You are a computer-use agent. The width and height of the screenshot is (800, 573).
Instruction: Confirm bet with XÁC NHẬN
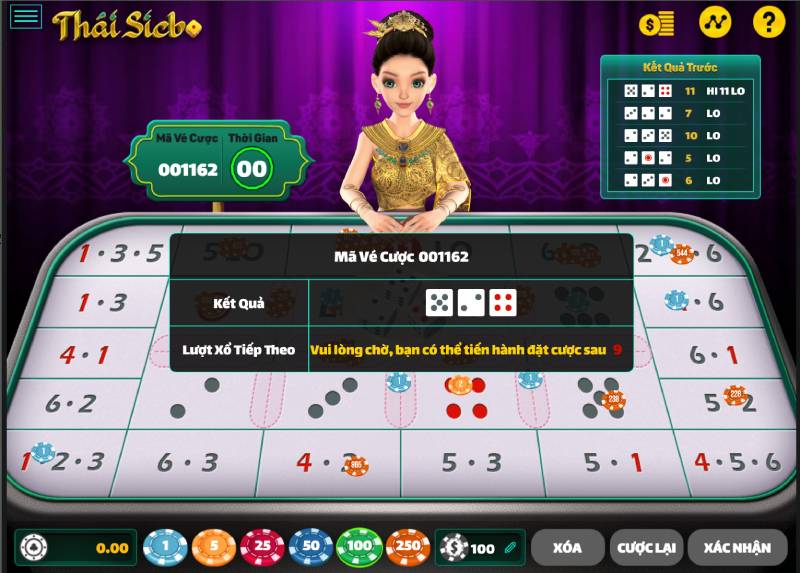click(x=736, y=547)
